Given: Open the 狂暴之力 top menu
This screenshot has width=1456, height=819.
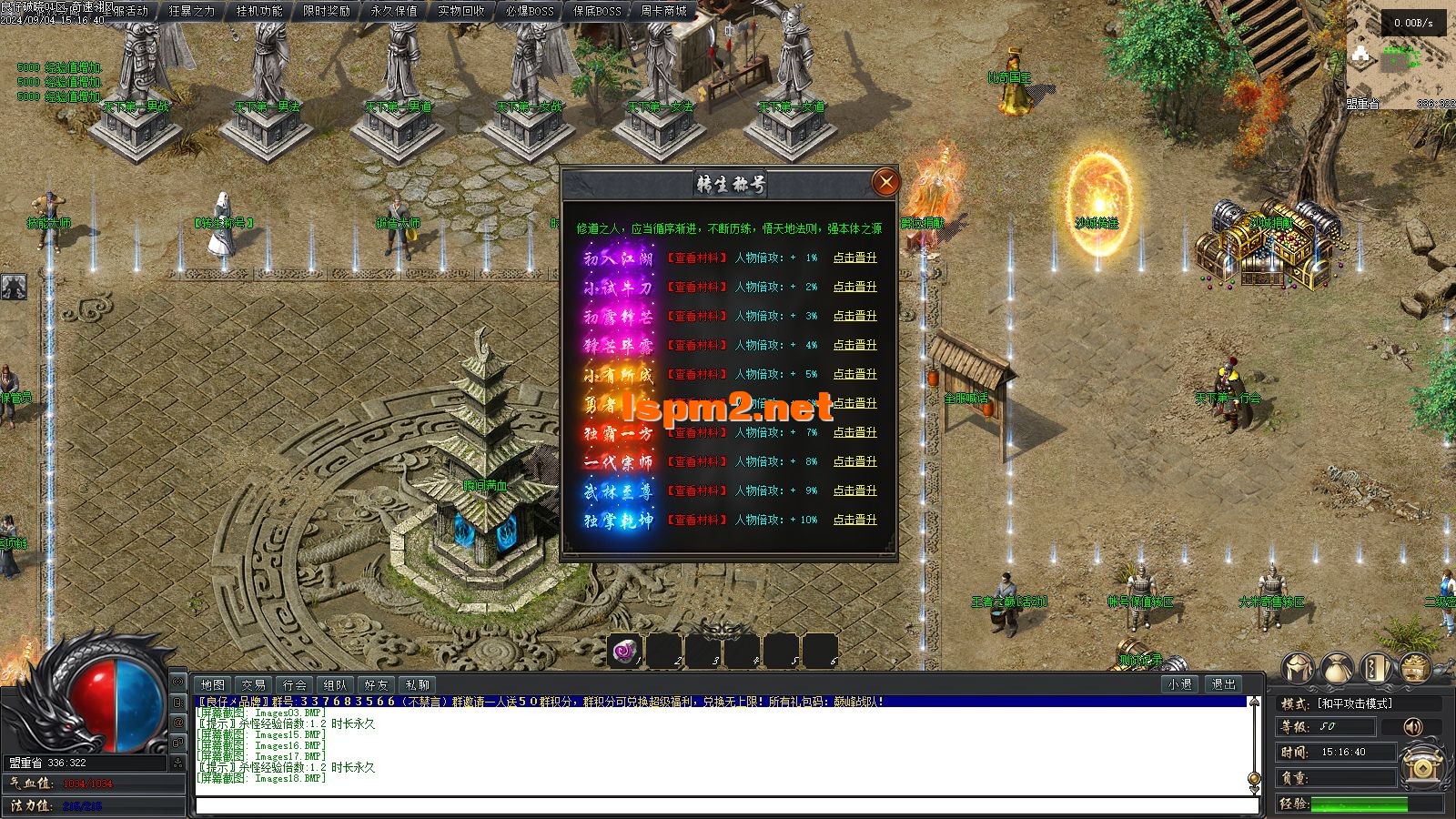Looking at the screenshot, I should pos(192,11).
